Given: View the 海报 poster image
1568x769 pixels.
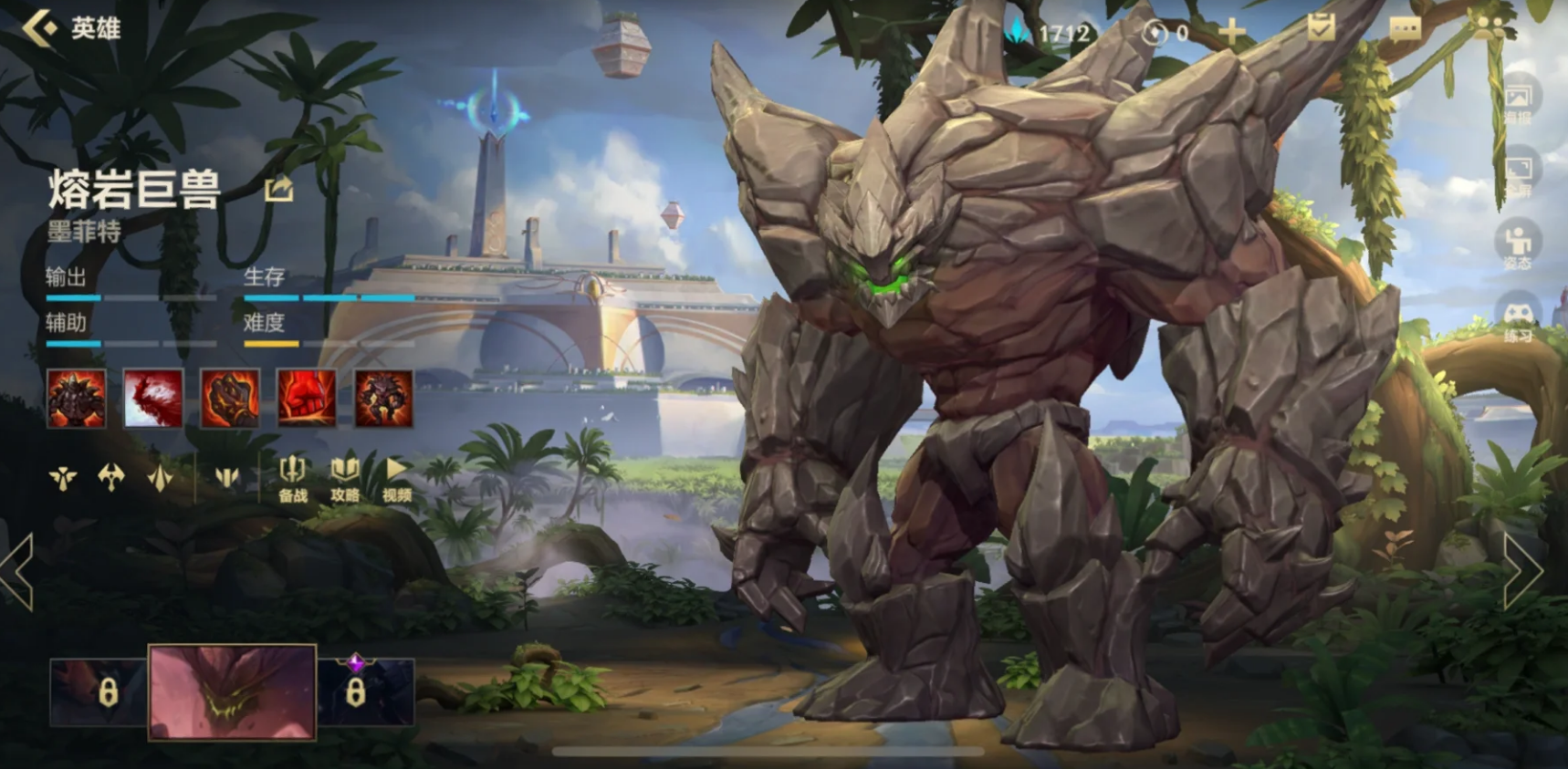Looking at the screenshot, I should 1518,100.
